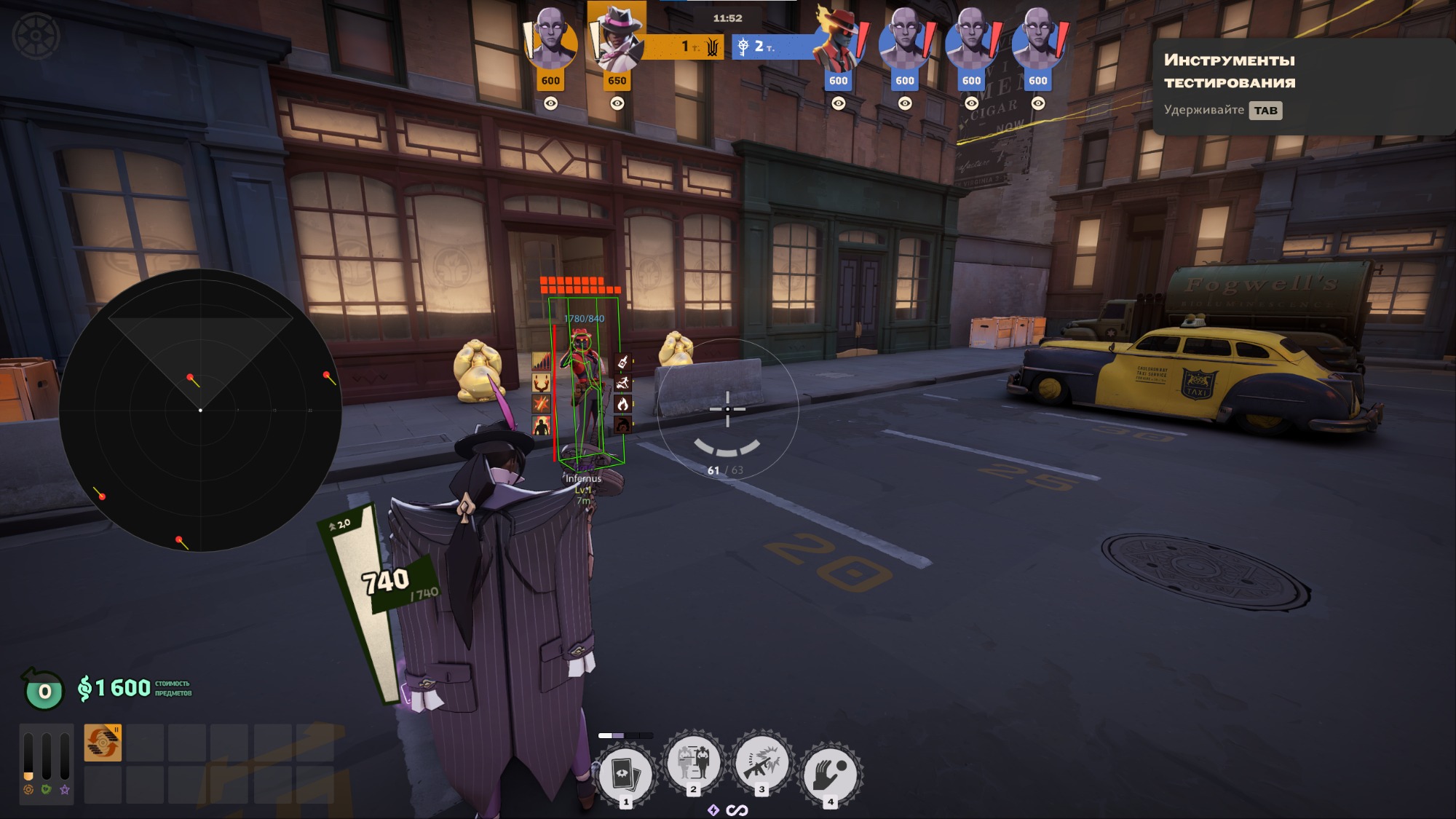Use the Project Mind ability
Screen dimensions: 1456x819
693,763
